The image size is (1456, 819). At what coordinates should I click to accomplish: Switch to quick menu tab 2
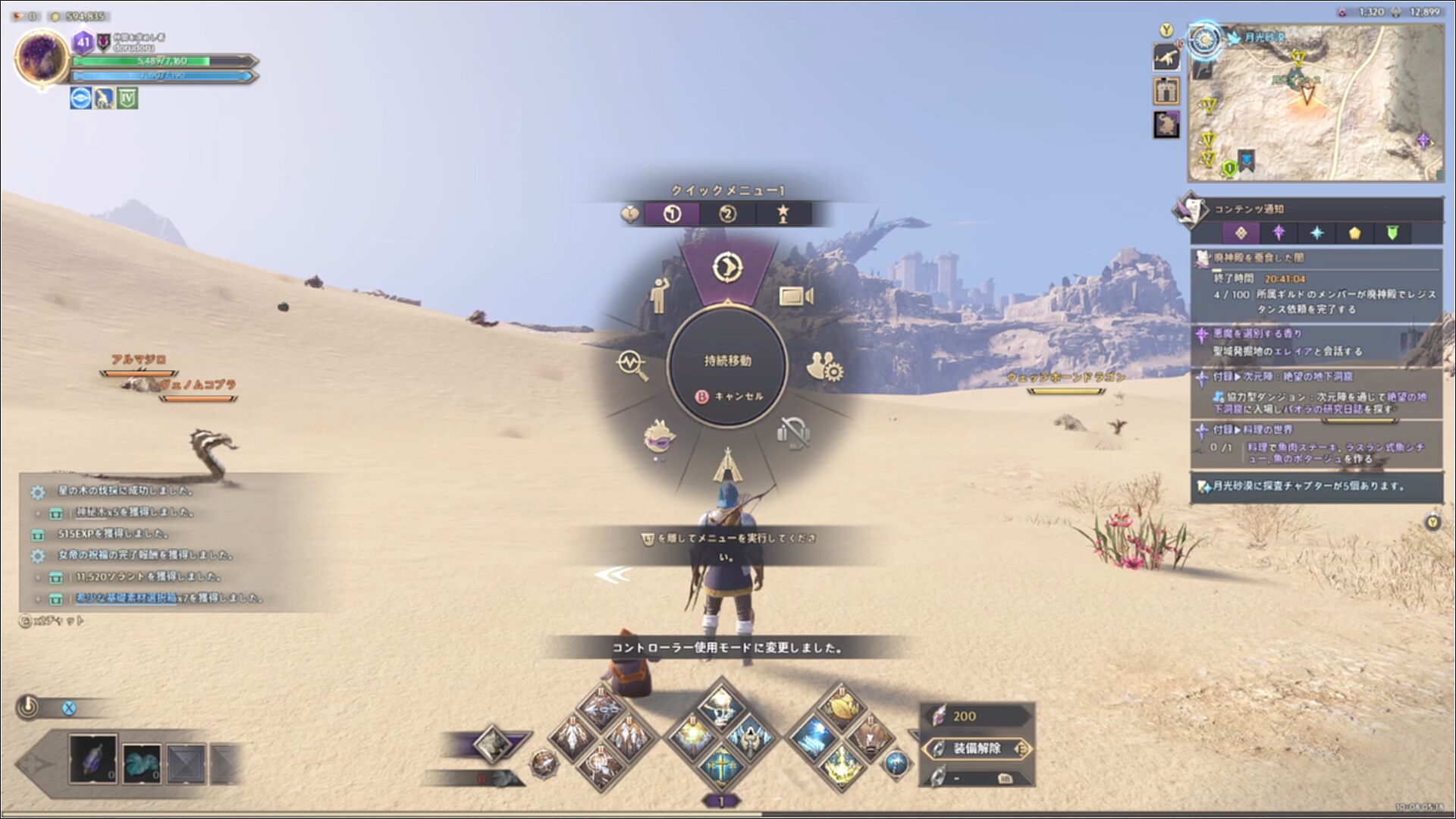(727, 215)
